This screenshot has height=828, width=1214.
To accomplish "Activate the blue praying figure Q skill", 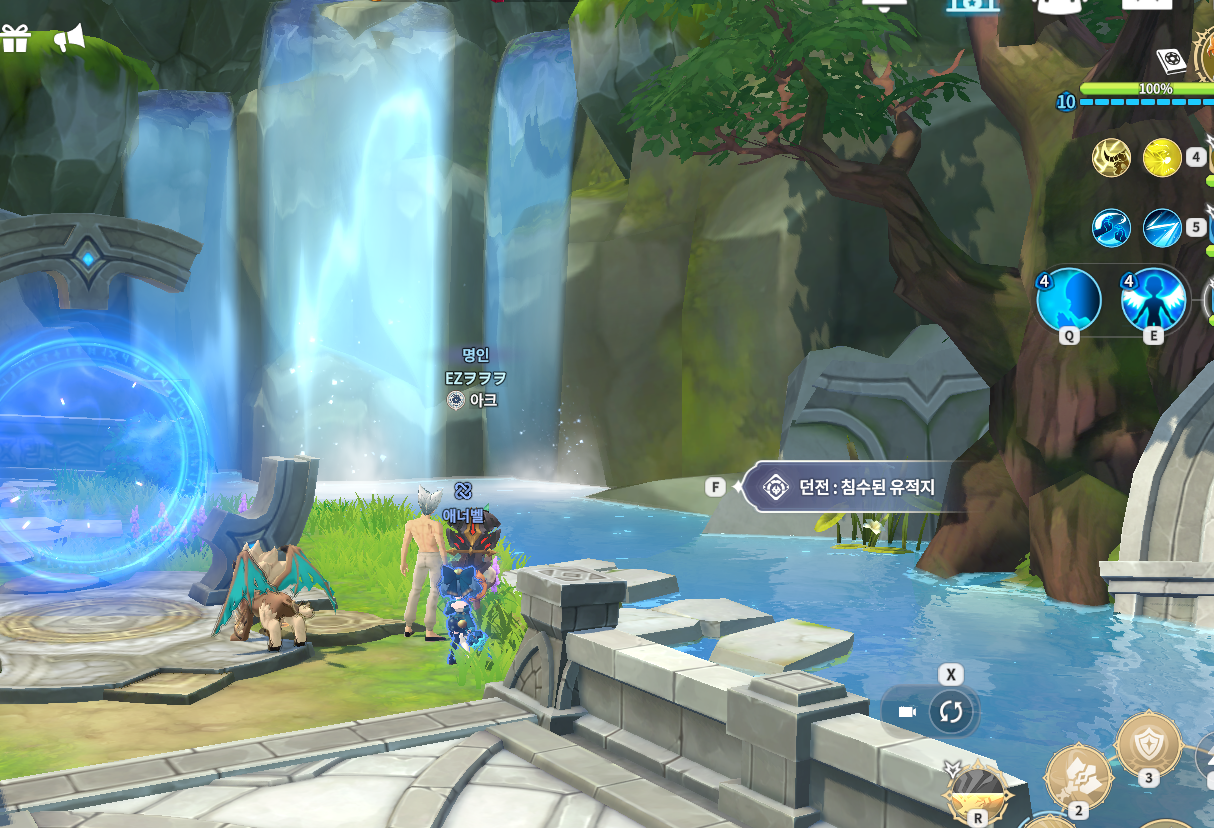I will 1069,300.
